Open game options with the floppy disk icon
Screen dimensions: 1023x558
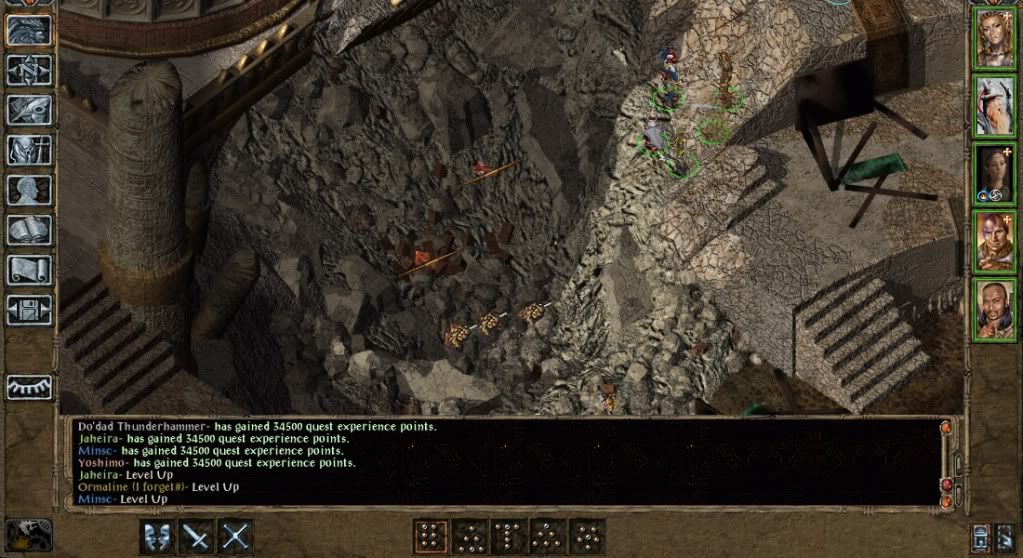coord(29,309)
